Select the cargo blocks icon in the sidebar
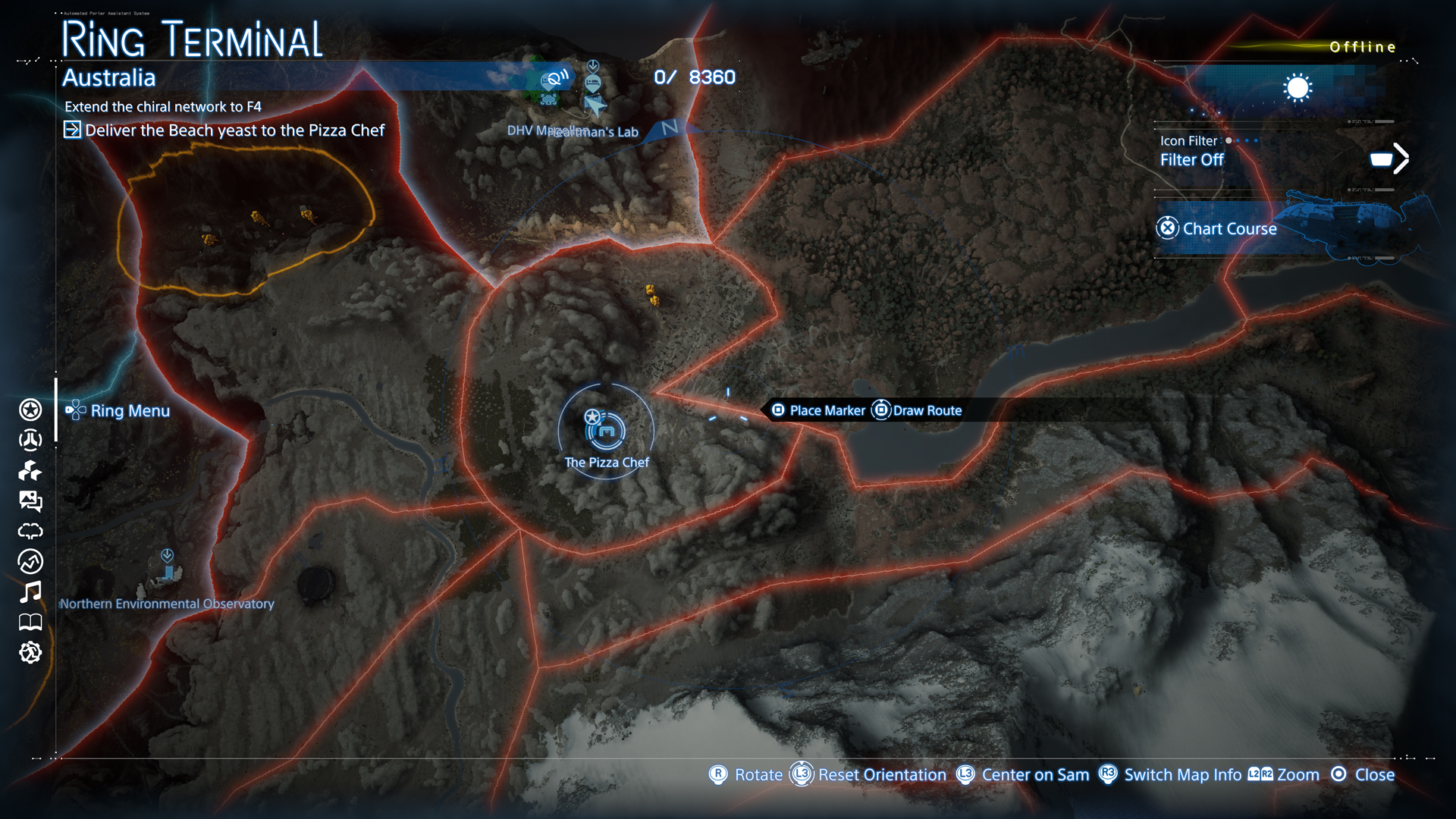 29,472
